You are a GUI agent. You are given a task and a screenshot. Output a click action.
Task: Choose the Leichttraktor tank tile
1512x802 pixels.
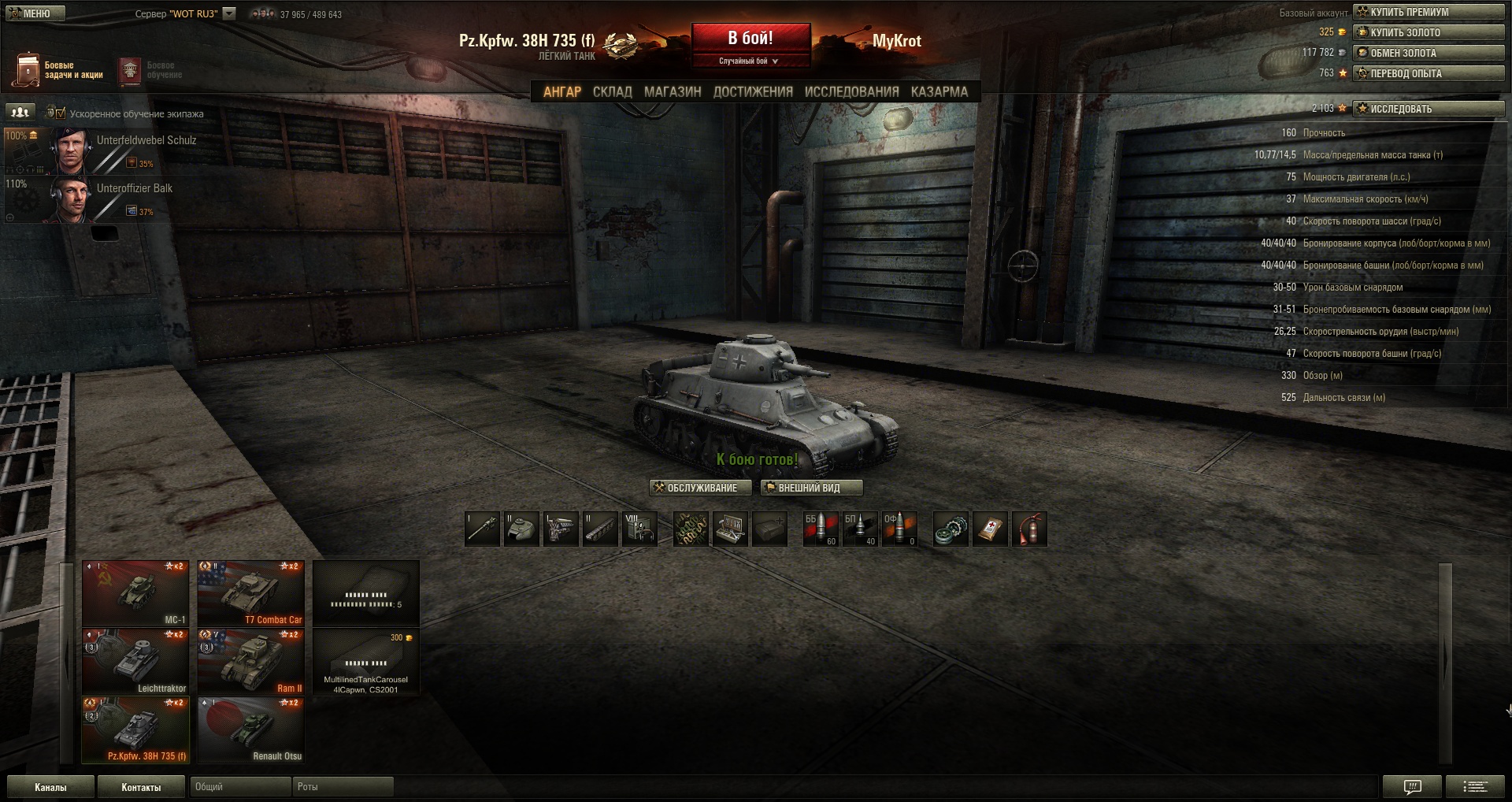(135, 662)
